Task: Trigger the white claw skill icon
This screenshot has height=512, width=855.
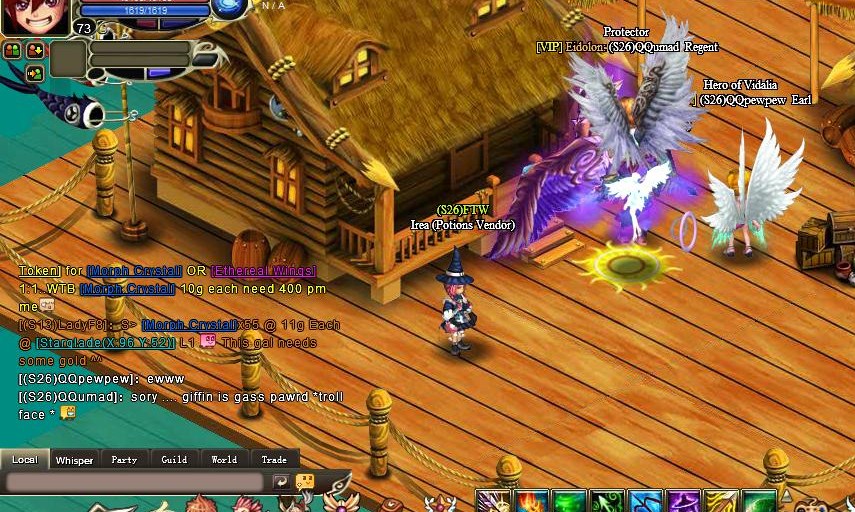Action: tap(493, 501)
